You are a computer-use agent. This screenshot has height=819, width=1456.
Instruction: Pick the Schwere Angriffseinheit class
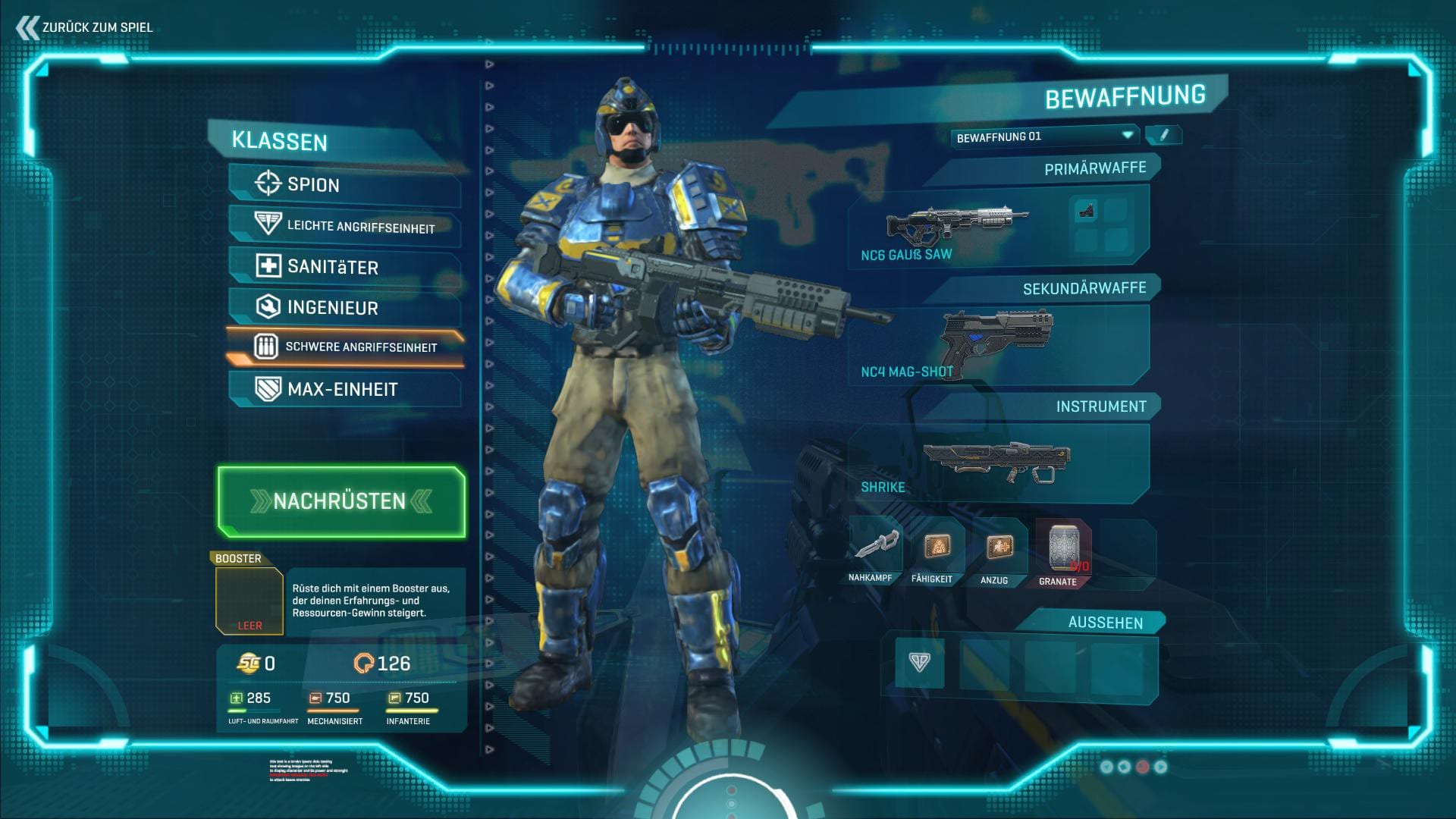pyautogui.click(x=346, y=347)
